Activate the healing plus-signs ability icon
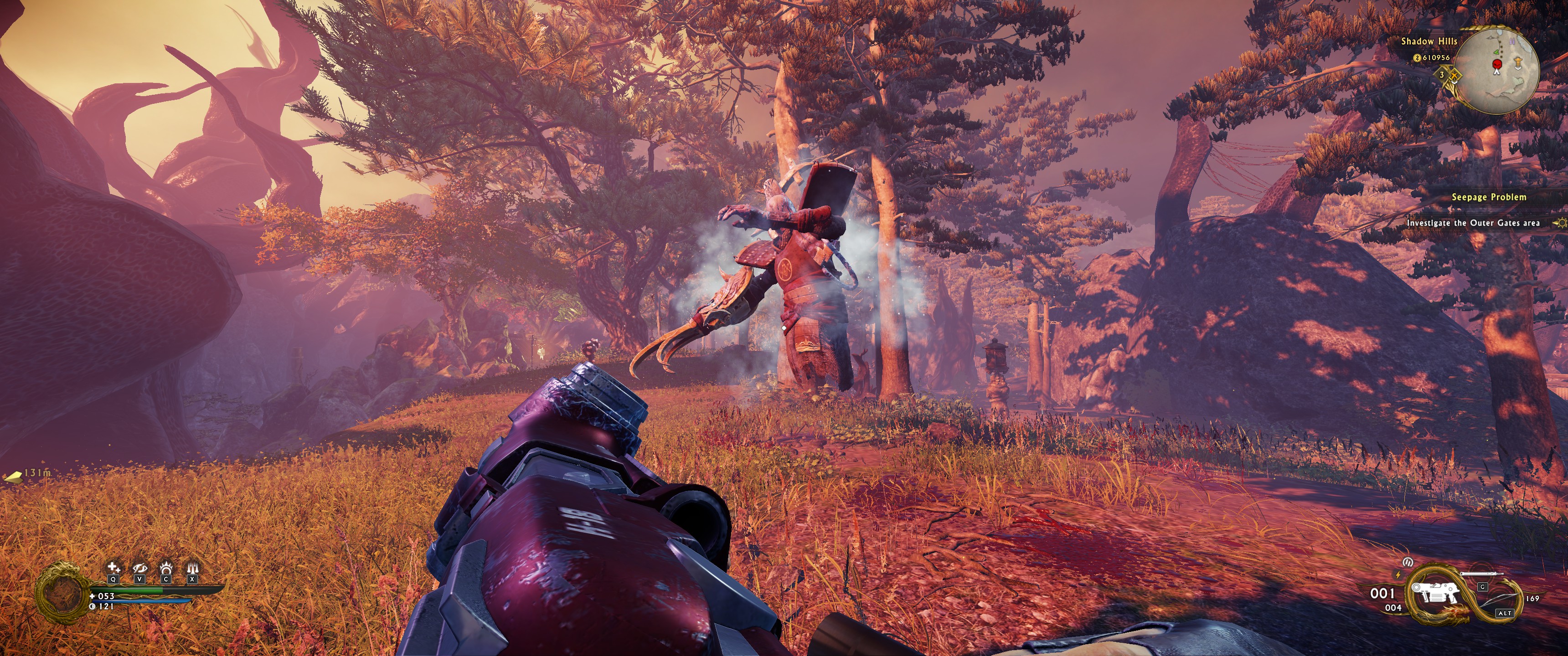The width and height of the screenshot is (1568, 656). [x=113, y=569]
